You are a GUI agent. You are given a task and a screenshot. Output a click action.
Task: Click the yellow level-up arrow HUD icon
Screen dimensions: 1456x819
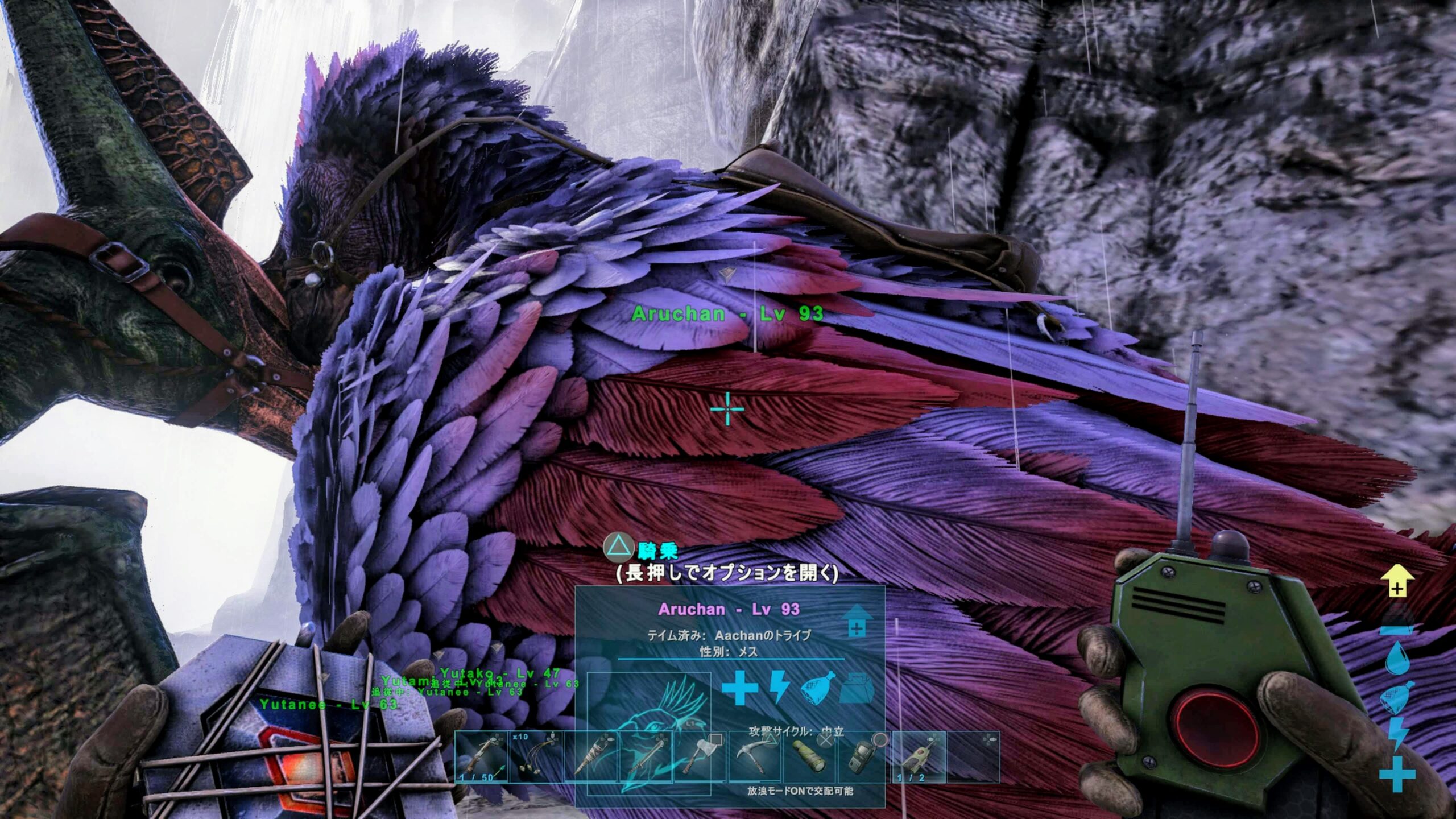point(1397,581)
